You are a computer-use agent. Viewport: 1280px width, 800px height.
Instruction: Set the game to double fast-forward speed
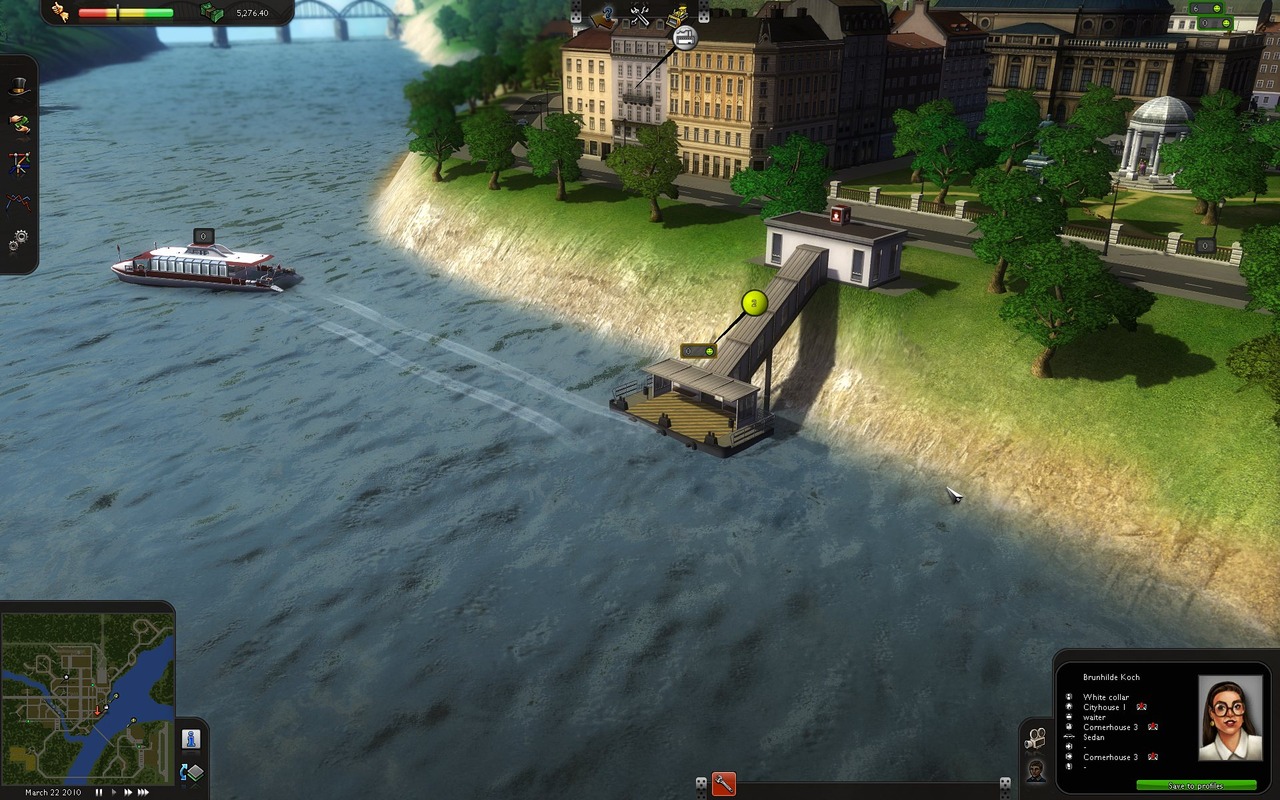click(128, 792)
